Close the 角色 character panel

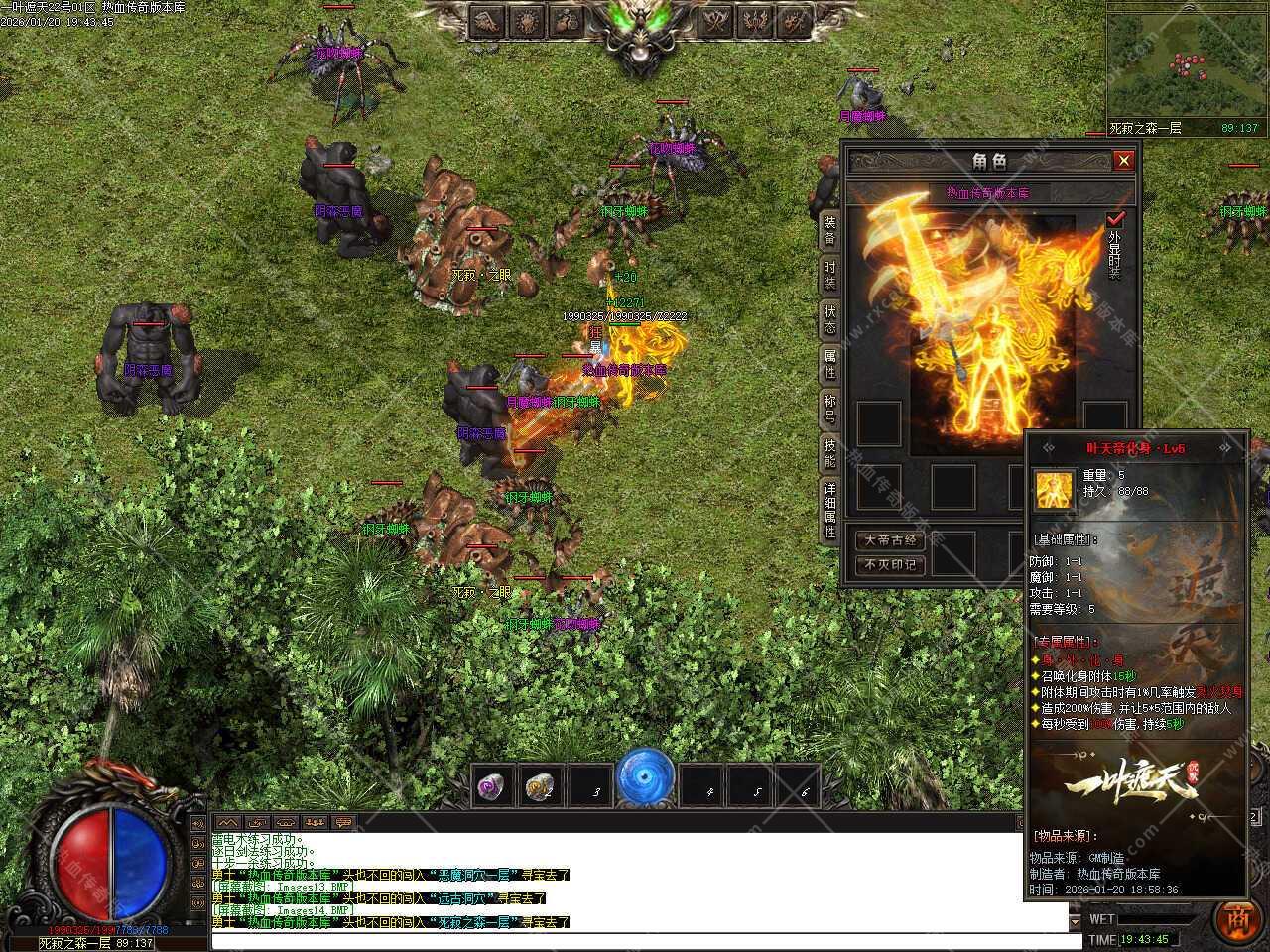pyautogui.click(x=1123, y=160)
